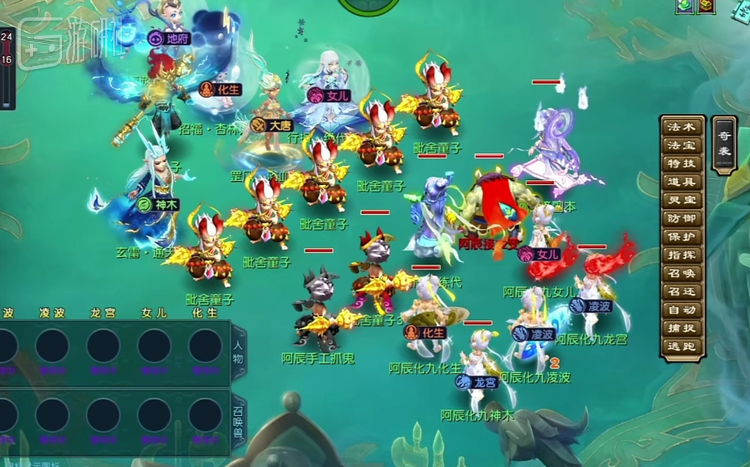
Task: Open the 指挥 command option
Action: pyautogui.click(x=681, y=255)
